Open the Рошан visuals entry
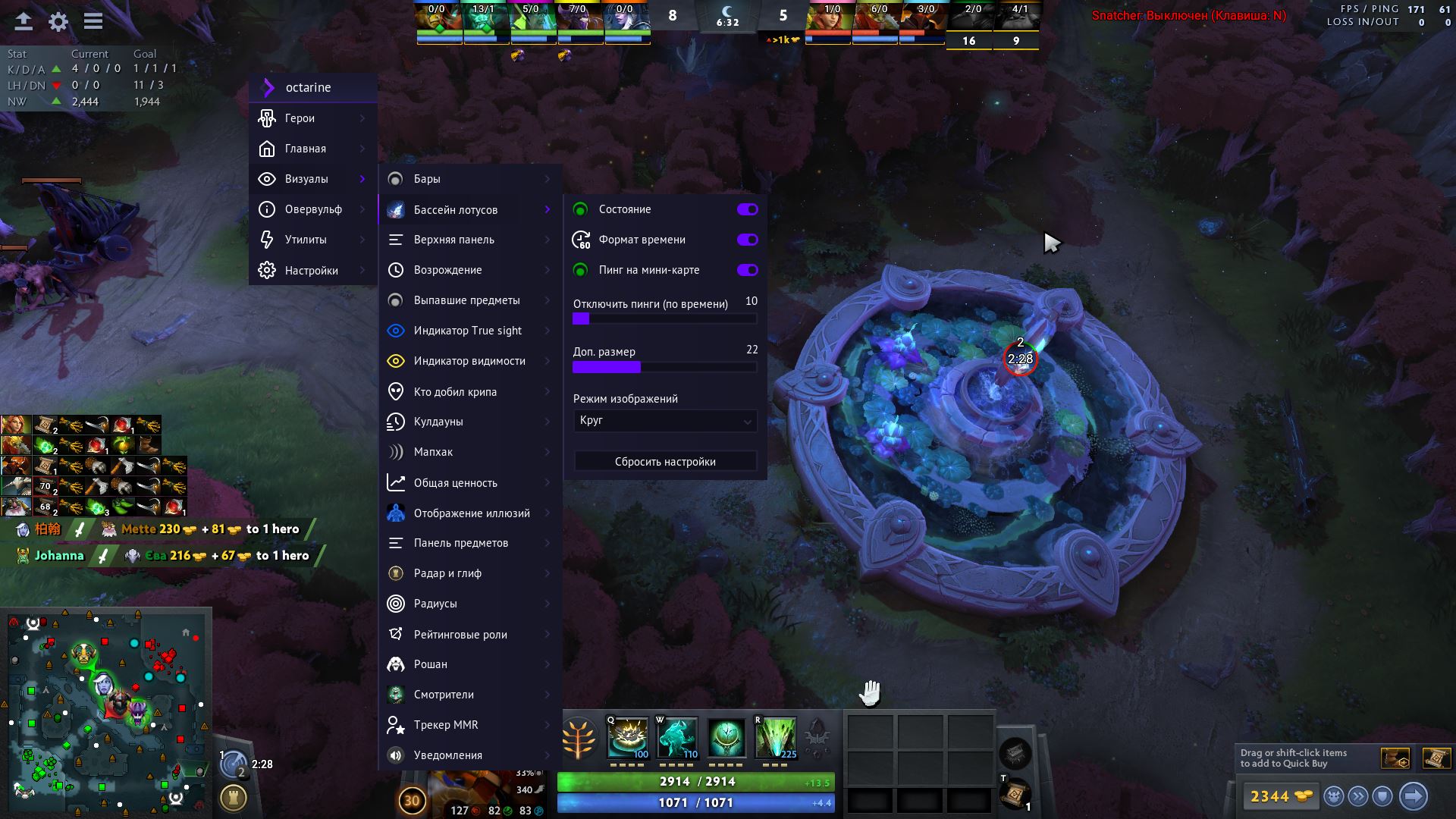The width and height of the screenshot is (1456, 819). (470, 664)
